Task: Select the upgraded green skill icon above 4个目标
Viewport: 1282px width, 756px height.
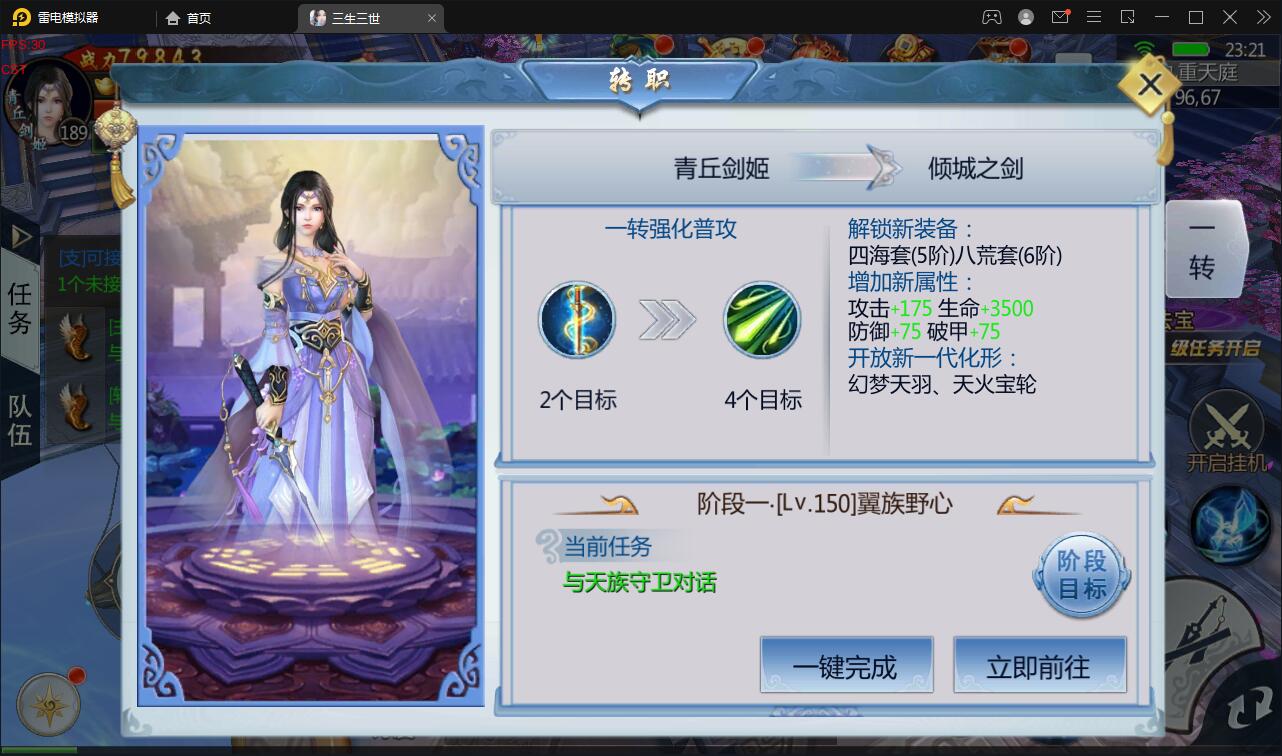Action: click(x=762, y=319)
